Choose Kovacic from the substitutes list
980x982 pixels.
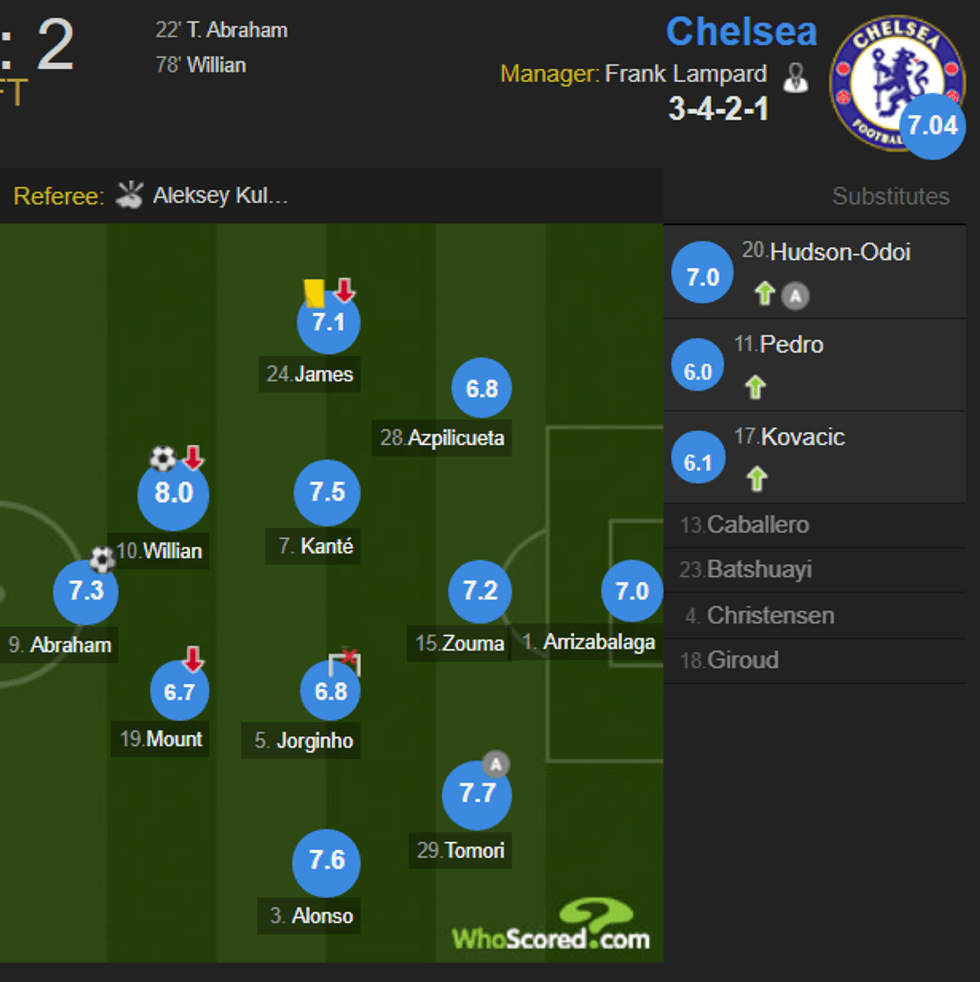coord(802,437)
